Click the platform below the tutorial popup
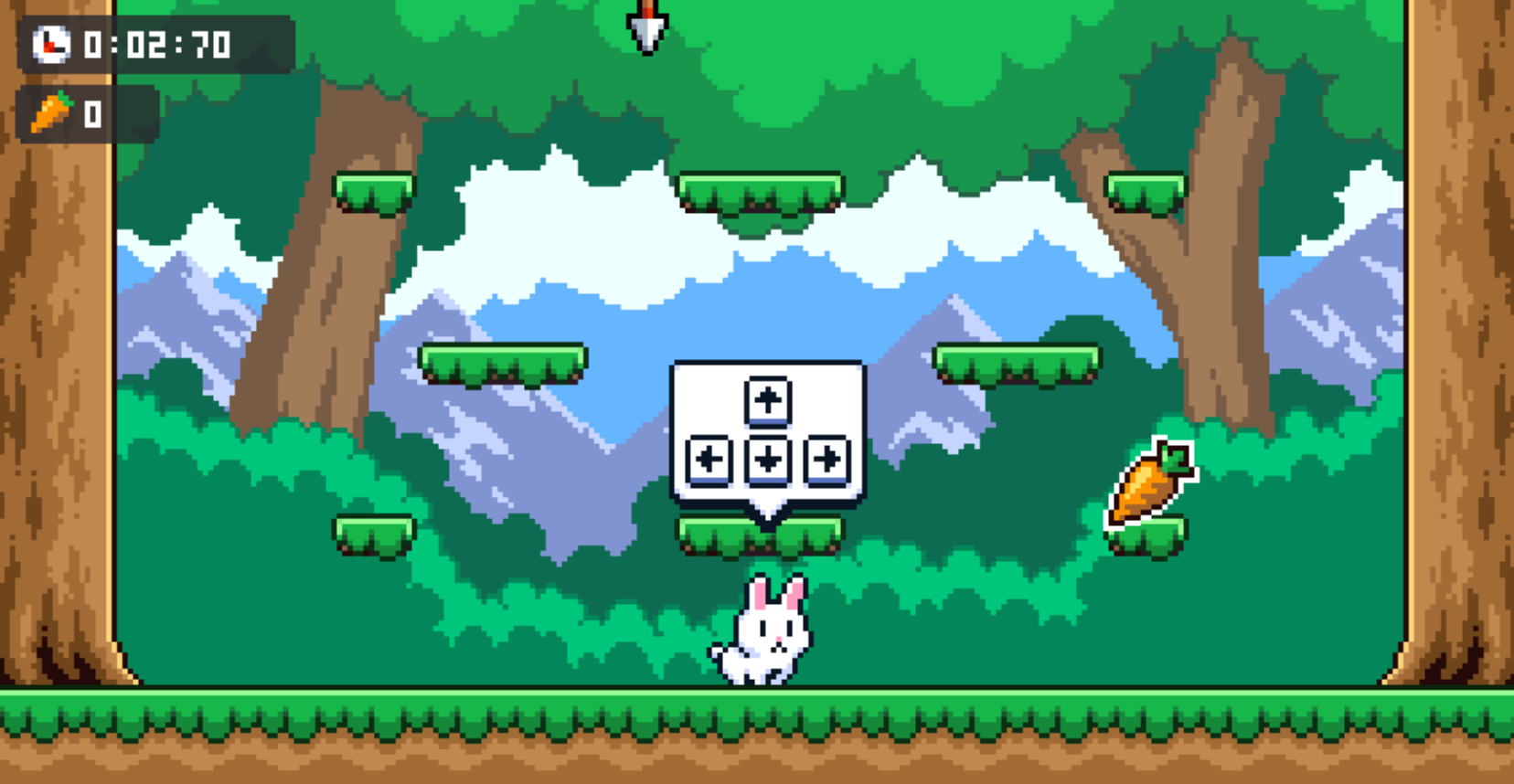 tap(763, 533)
